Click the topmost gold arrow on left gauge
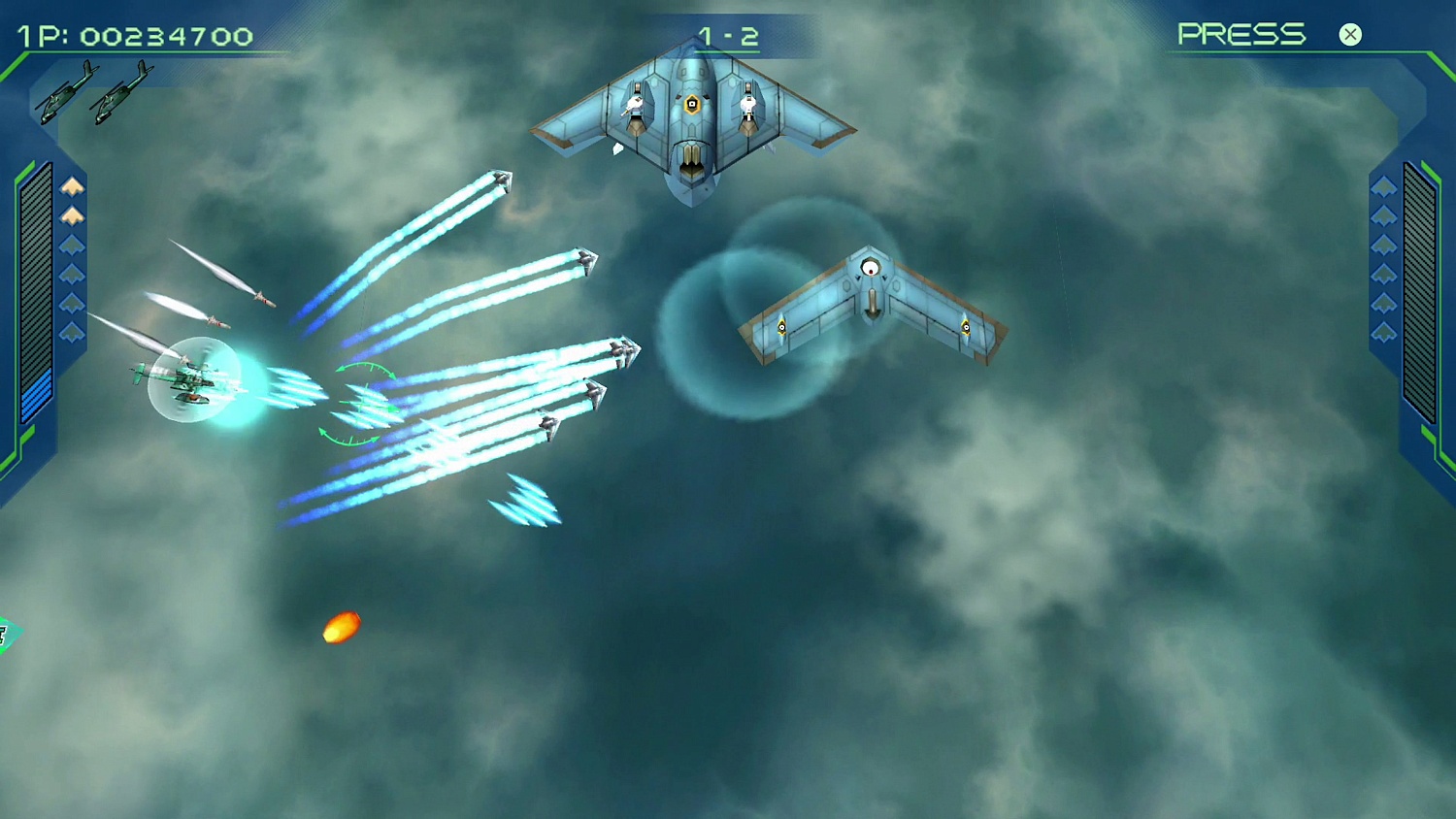Image resolution: width=1456 pixels, height=819 pixels. point(72,185)
